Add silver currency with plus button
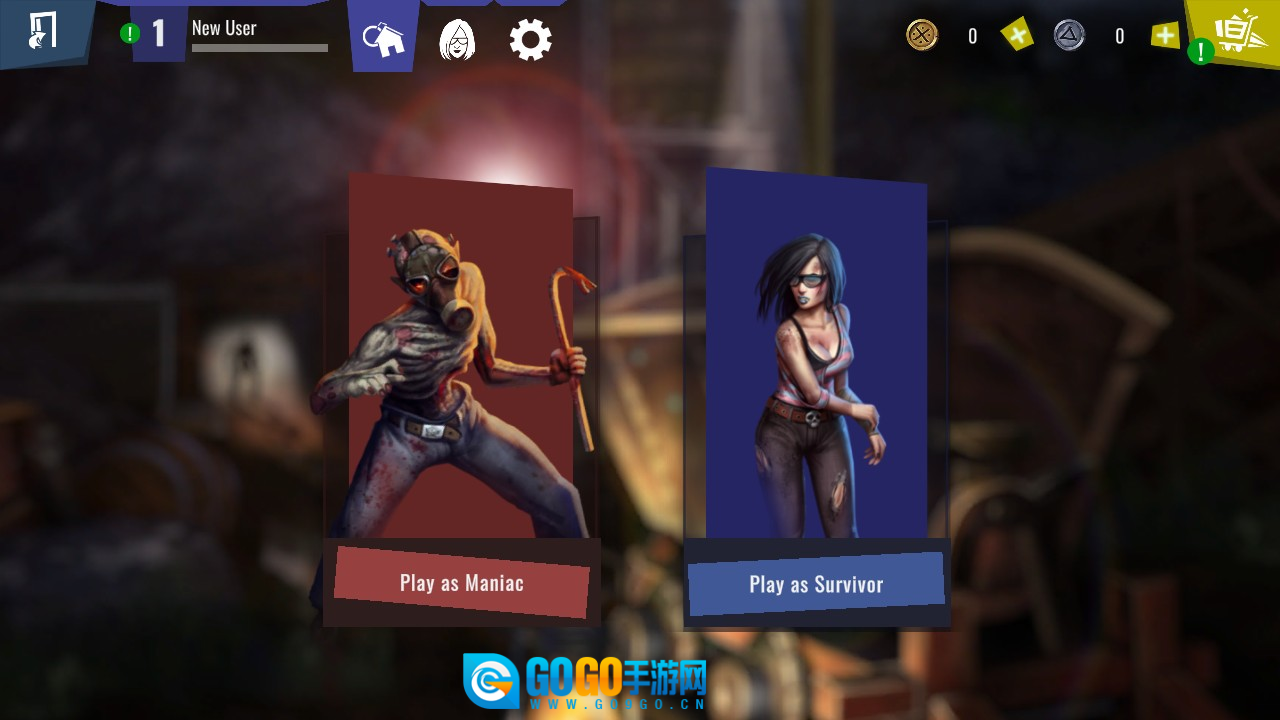 [x=1165, y=36]
